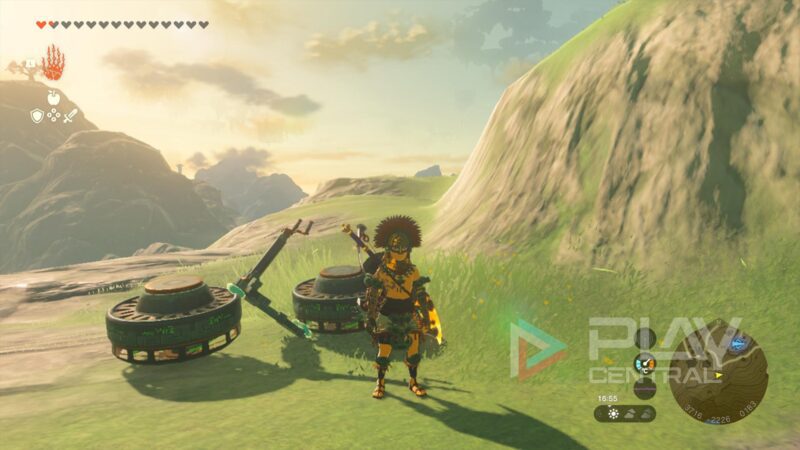Click the temperature gauge dial

click(645, 363)
